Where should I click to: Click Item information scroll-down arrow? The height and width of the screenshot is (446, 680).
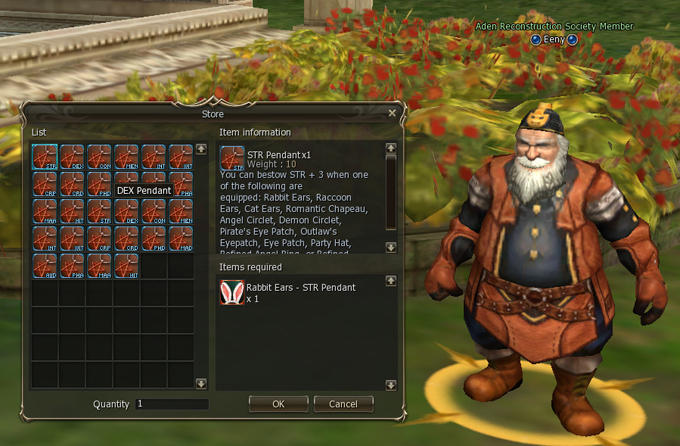coord(391,247)
